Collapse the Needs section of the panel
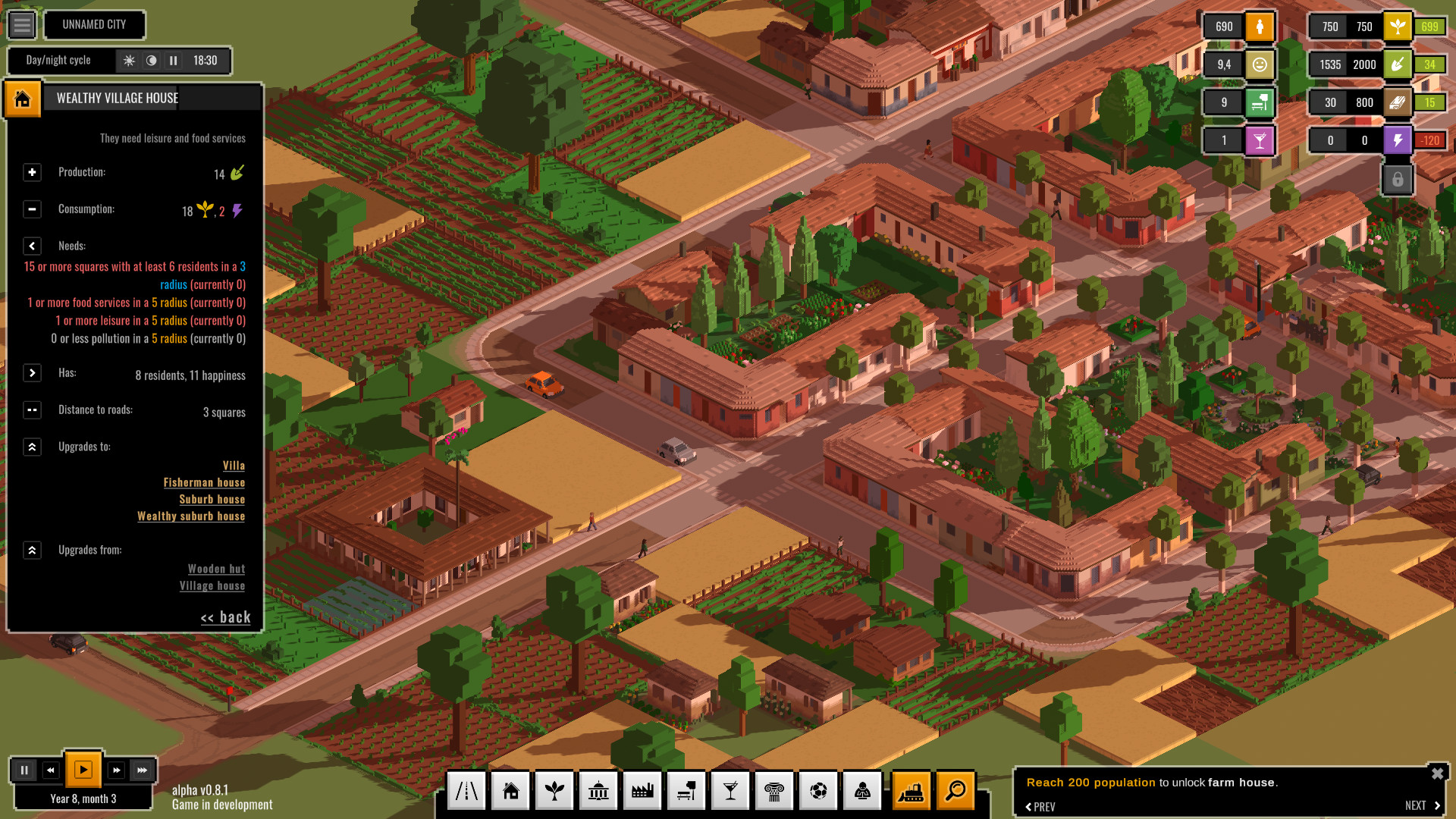 pyautogui.click(x=32, y=246)
